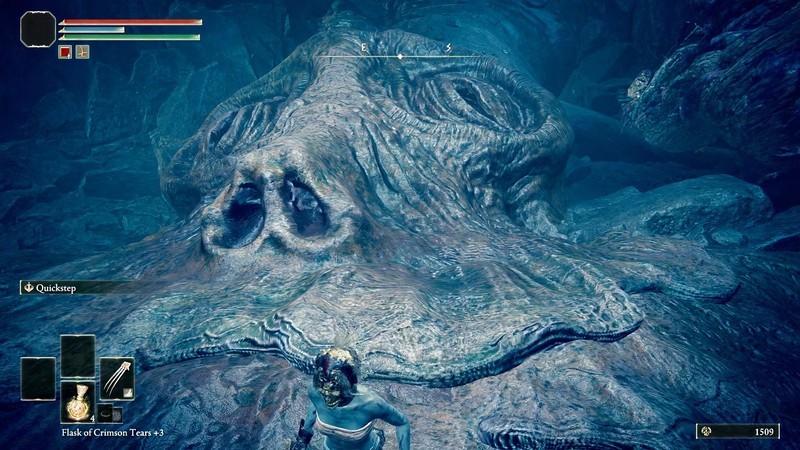This screenshot has width=800, height=450.
Task: Click the Quickstep skill label
Action: tap(58, 287)
